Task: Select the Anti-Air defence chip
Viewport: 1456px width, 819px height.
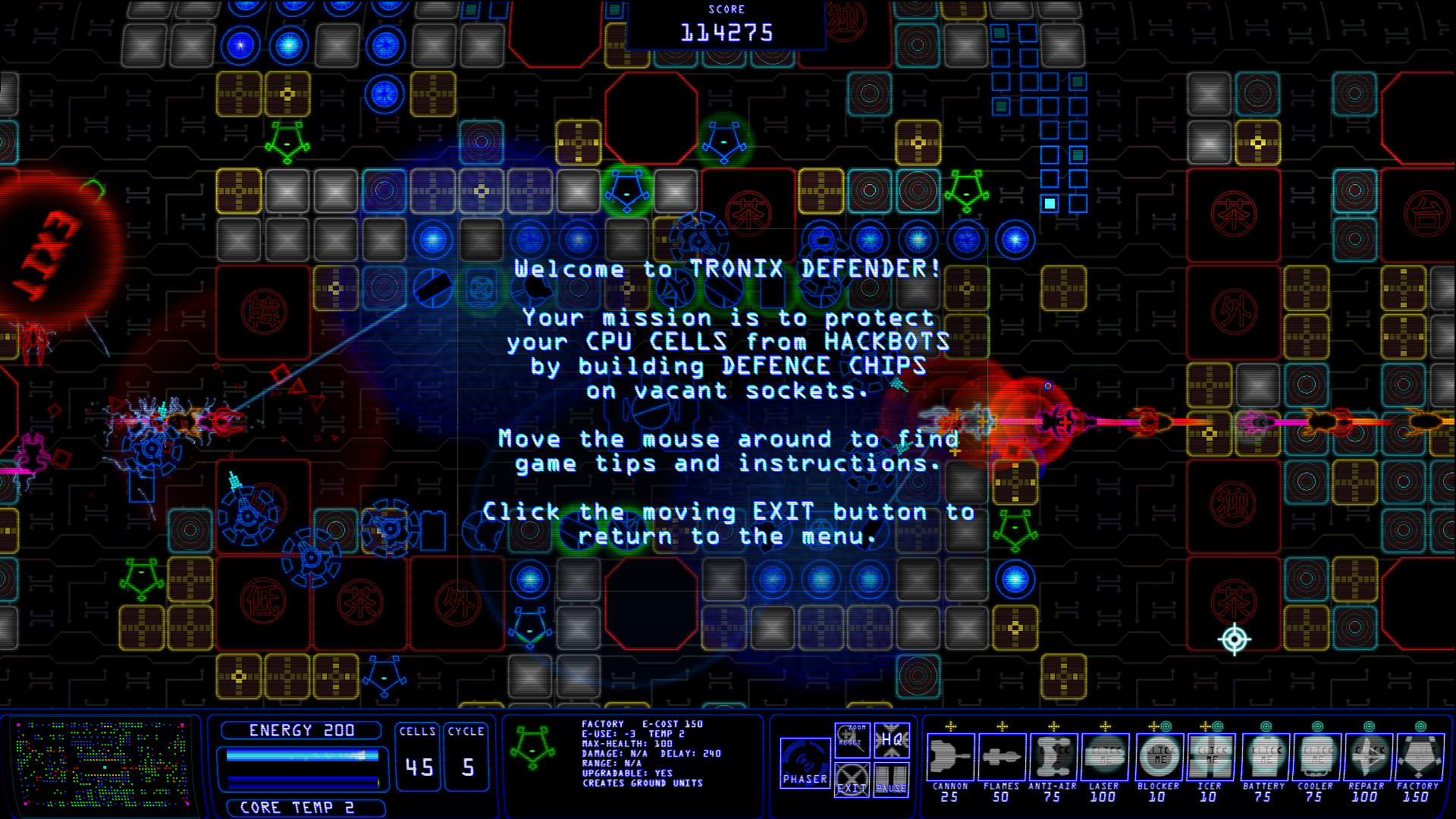Action: pyautogui.click(x=1055, y=758)
